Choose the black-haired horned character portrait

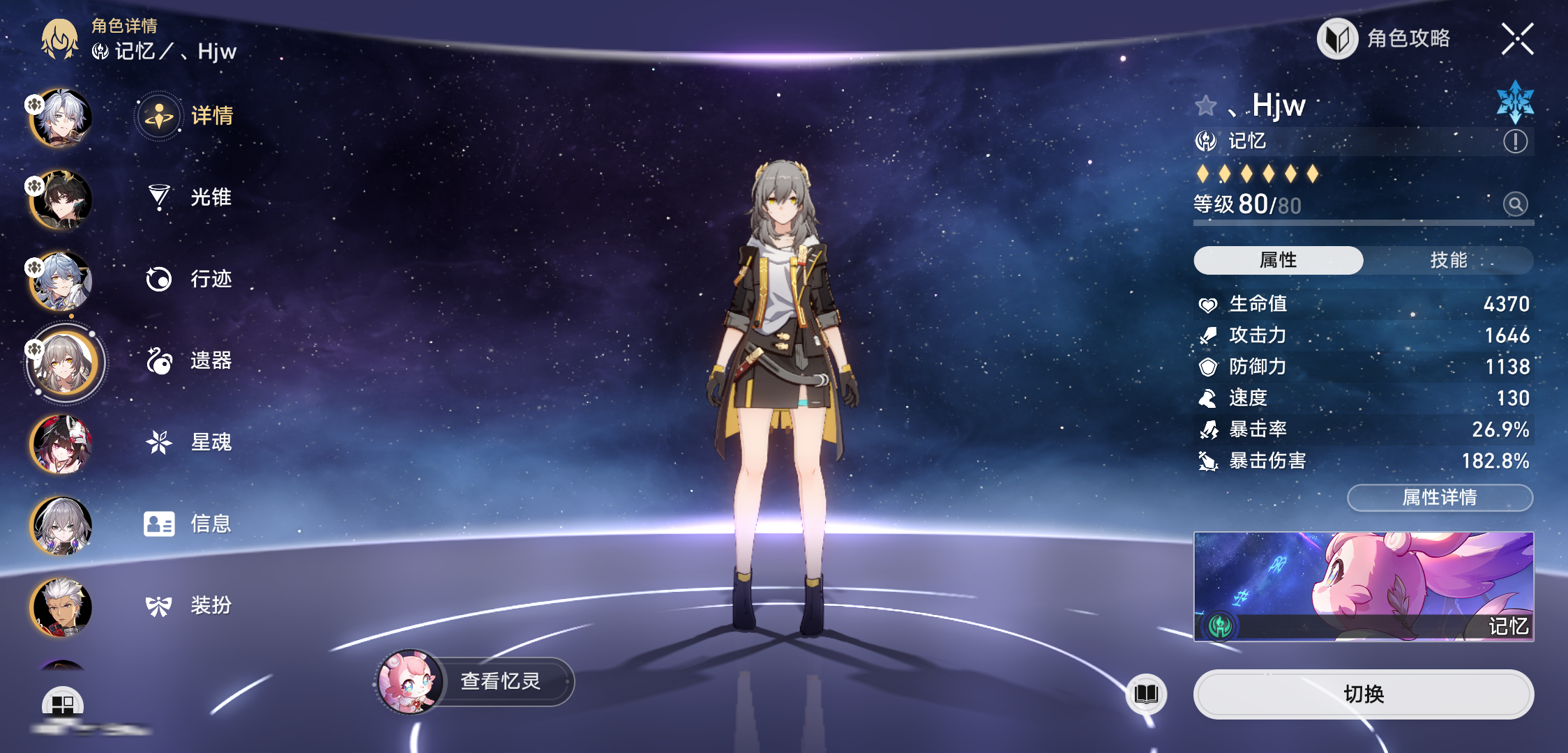(61, 200)
